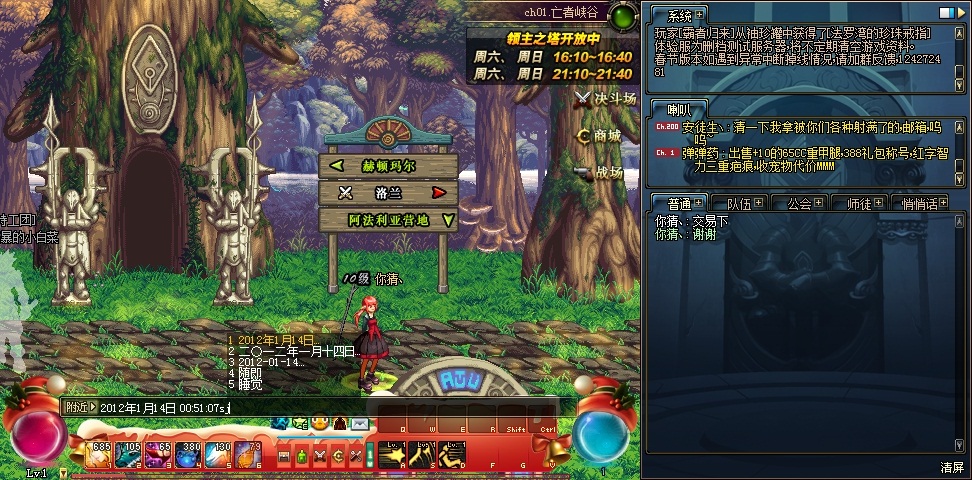Screen dimensions: 972x480
Task: Click the green orb by the channel name
Action: (623, 16)
